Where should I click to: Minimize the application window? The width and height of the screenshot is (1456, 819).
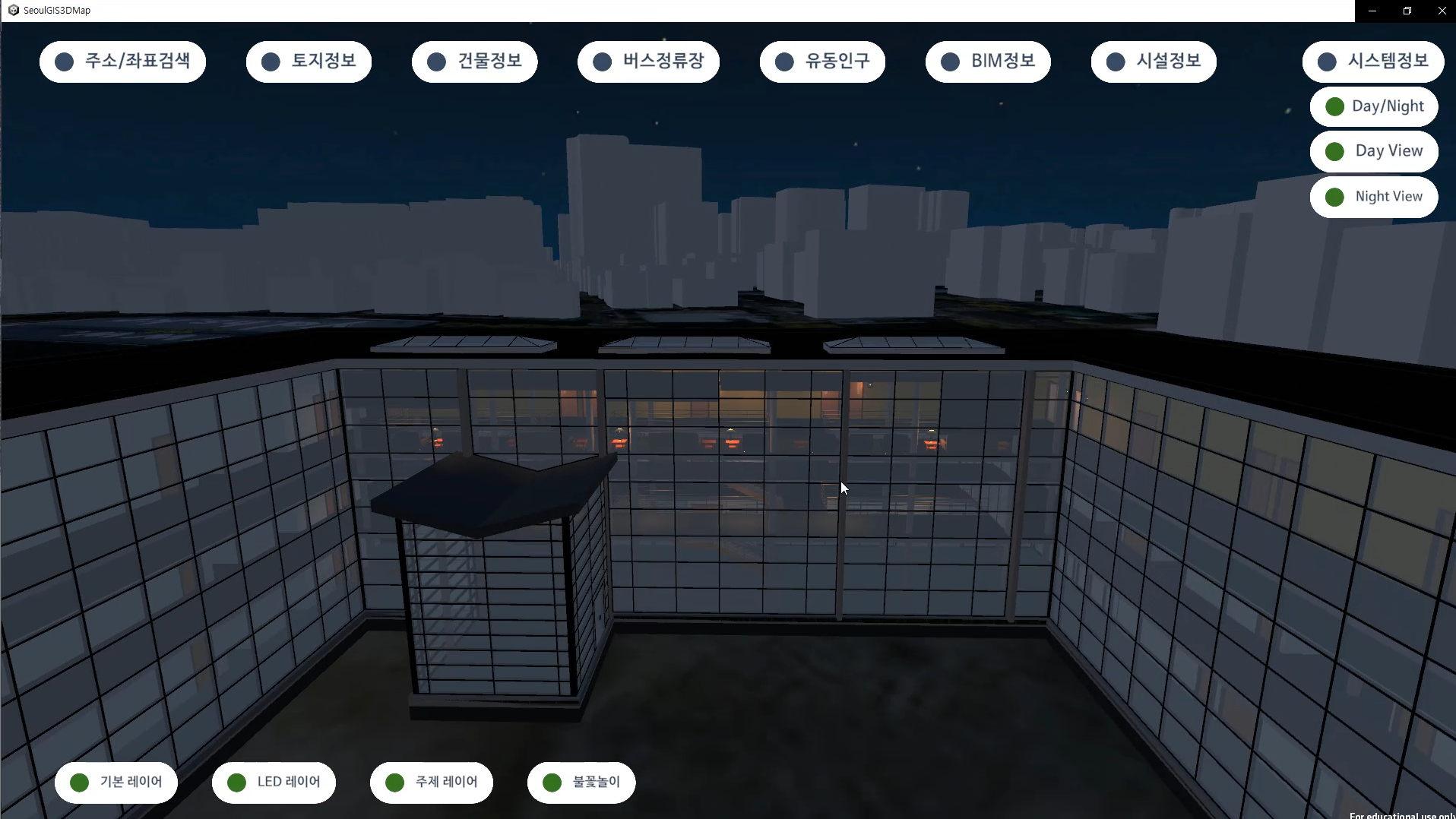click(x=1372, y=11)
